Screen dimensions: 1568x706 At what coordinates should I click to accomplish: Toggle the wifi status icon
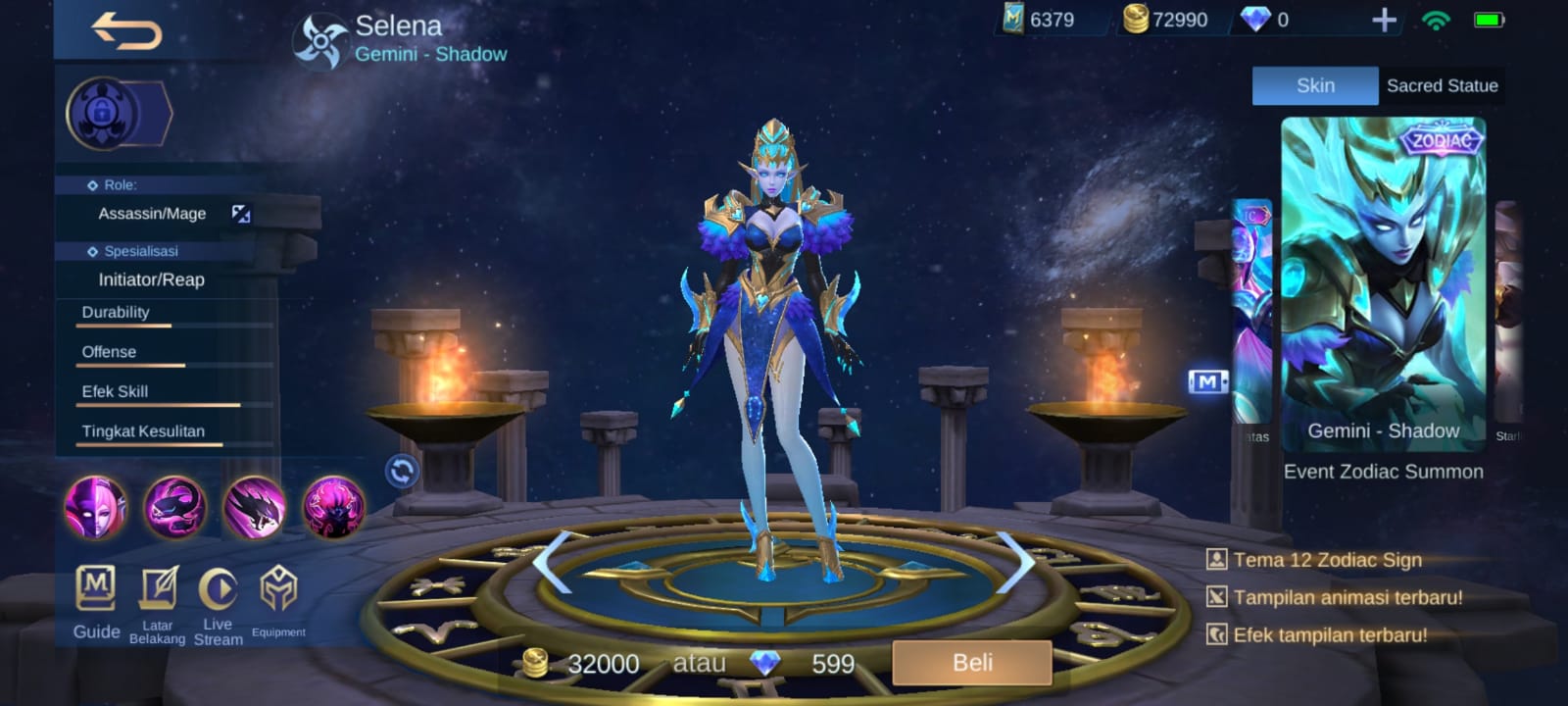(x=1437, y=19)
